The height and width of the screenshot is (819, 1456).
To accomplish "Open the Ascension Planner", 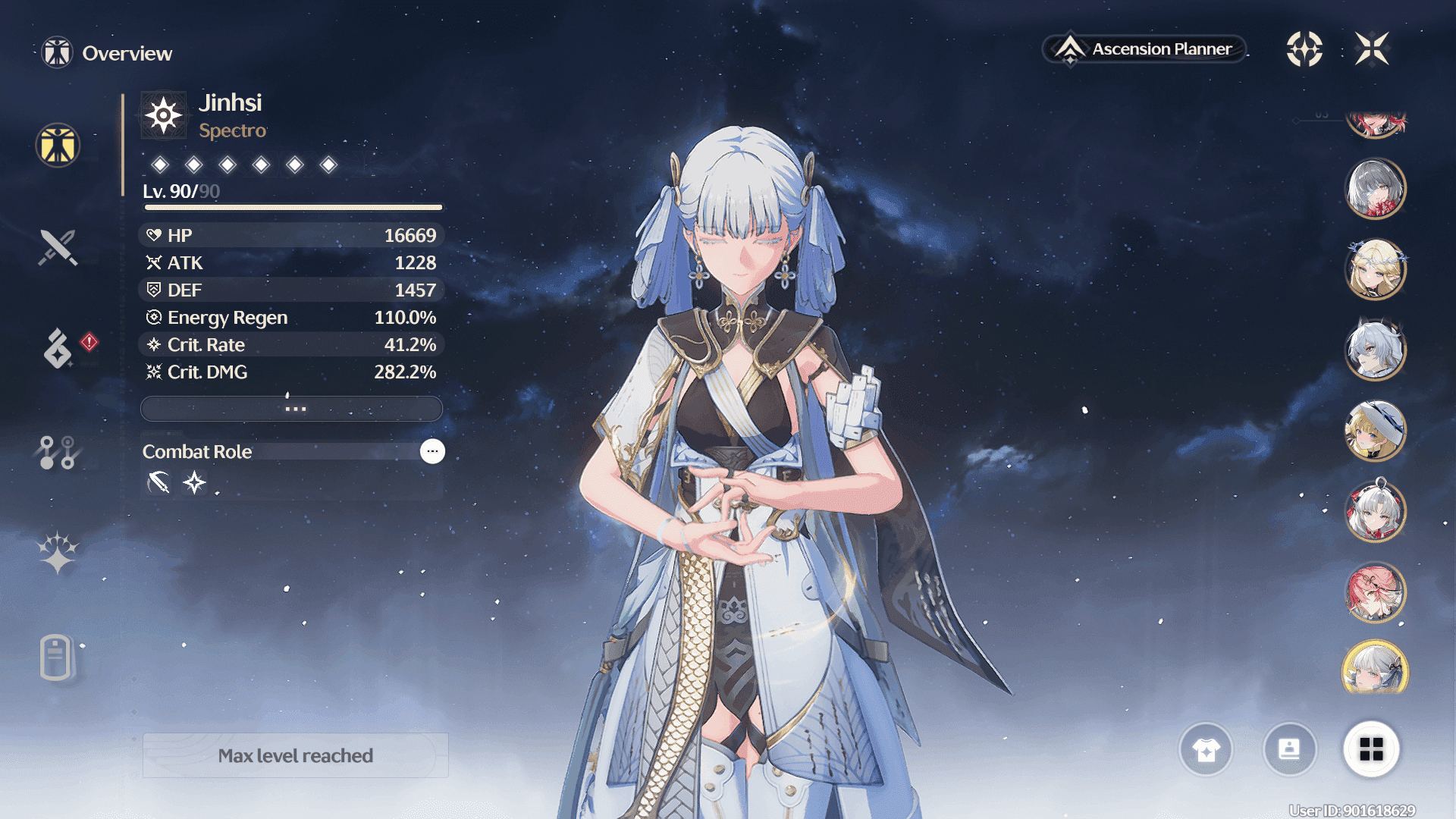I will click(x=1145, y=49).
